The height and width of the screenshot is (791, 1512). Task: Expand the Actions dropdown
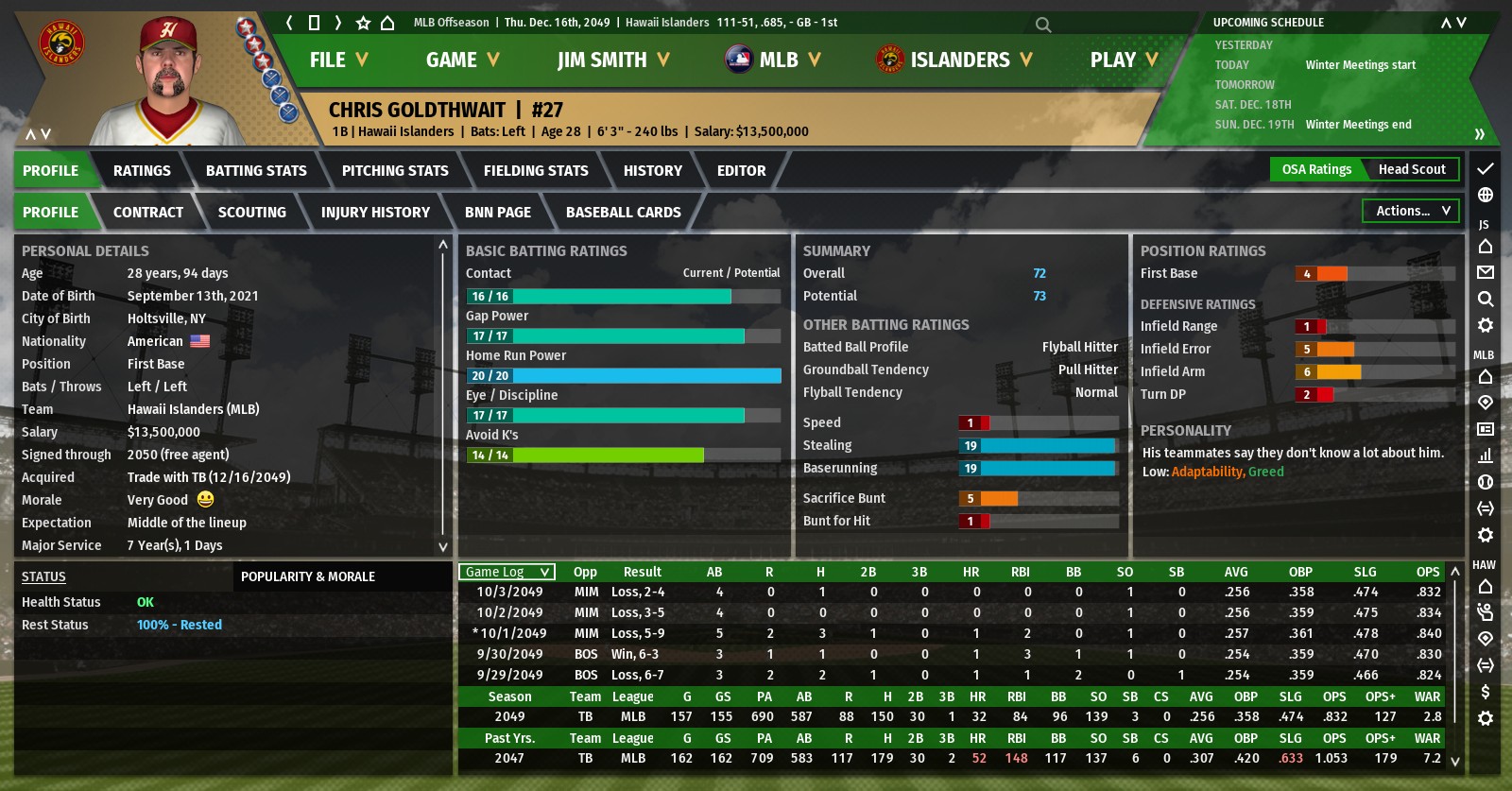[x=1411, y=211]
